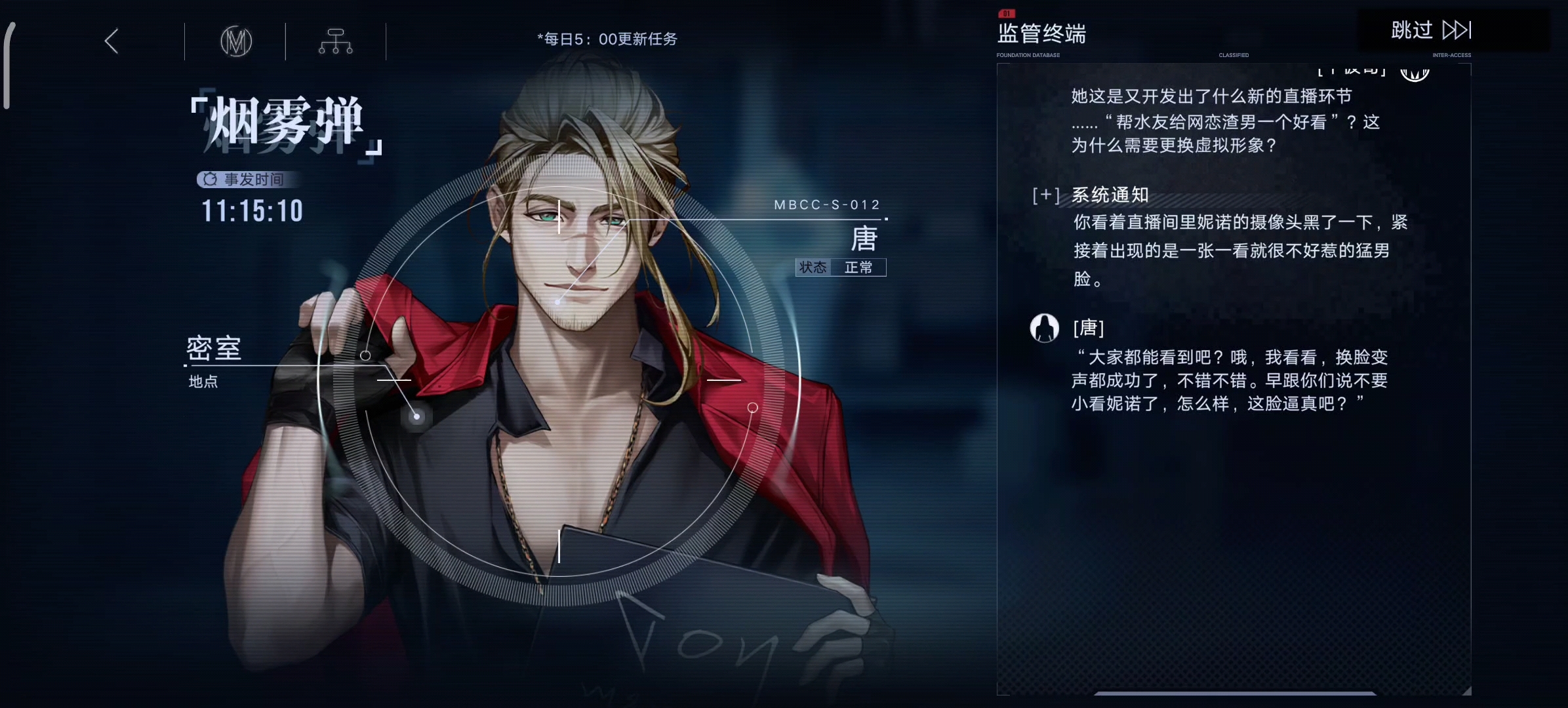Click the back arrow at top left

tap(111, 41)
